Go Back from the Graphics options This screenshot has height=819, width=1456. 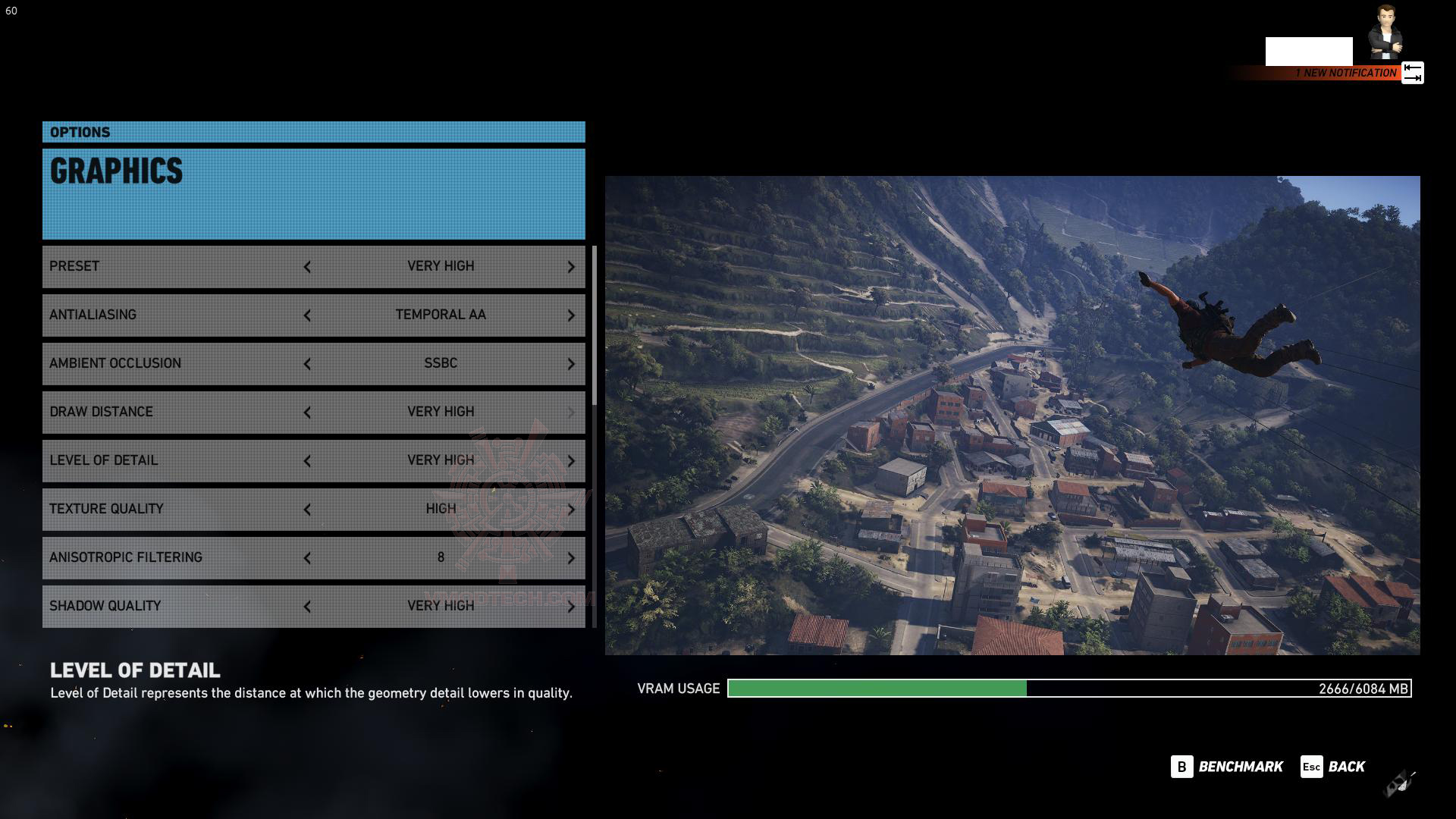[x=1333, y=767]
